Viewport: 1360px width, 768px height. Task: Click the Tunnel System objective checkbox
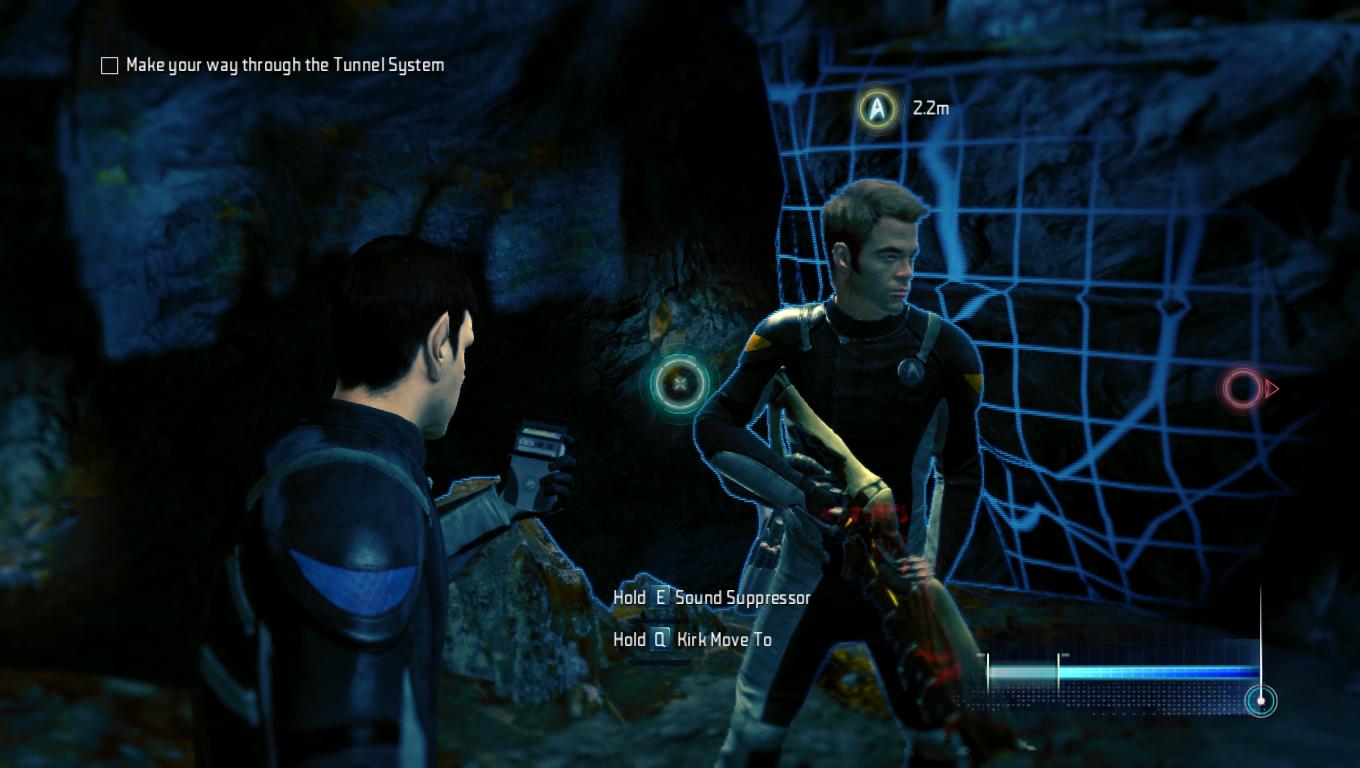click(110, 66)
